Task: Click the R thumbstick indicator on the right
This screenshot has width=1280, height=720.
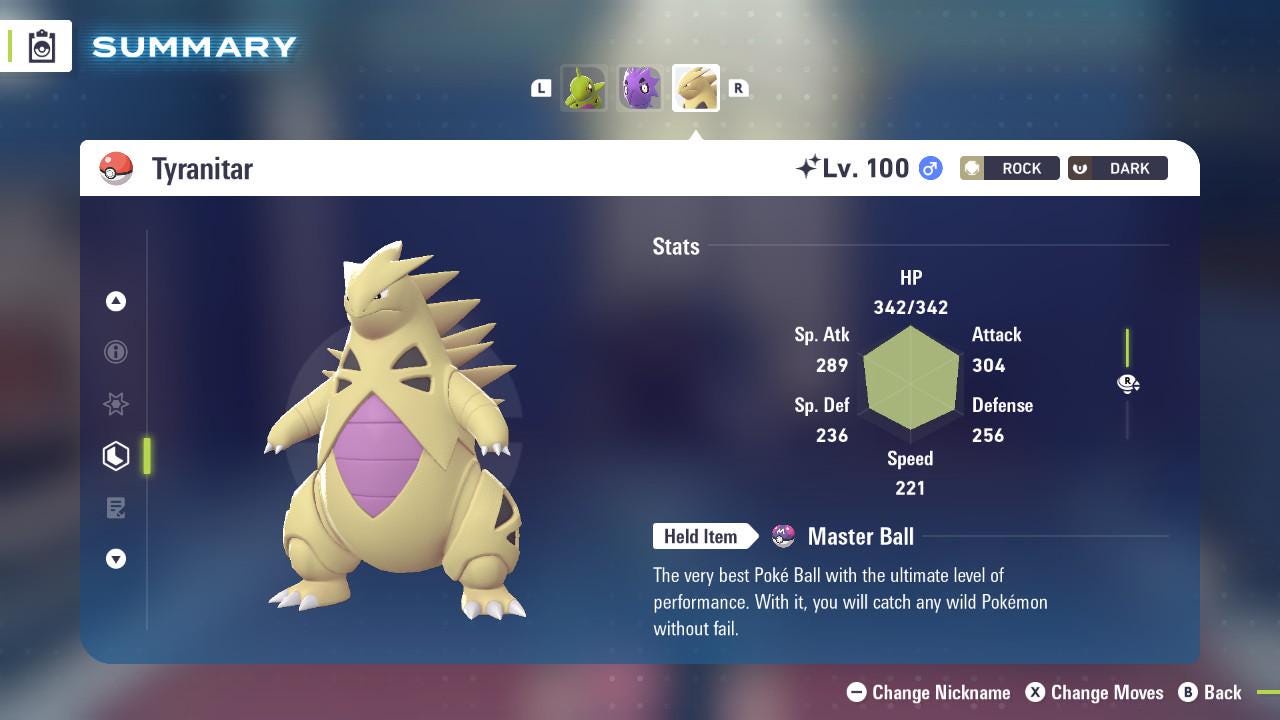Action: point(1128,383)
